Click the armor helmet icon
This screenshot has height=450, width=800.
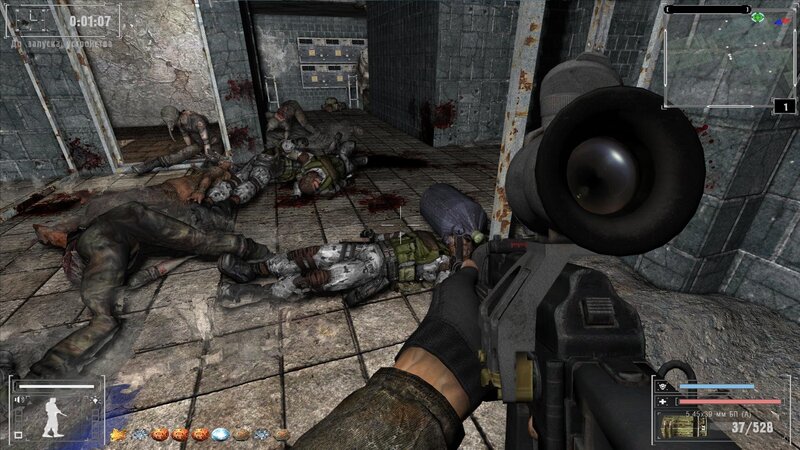[663, 386]
